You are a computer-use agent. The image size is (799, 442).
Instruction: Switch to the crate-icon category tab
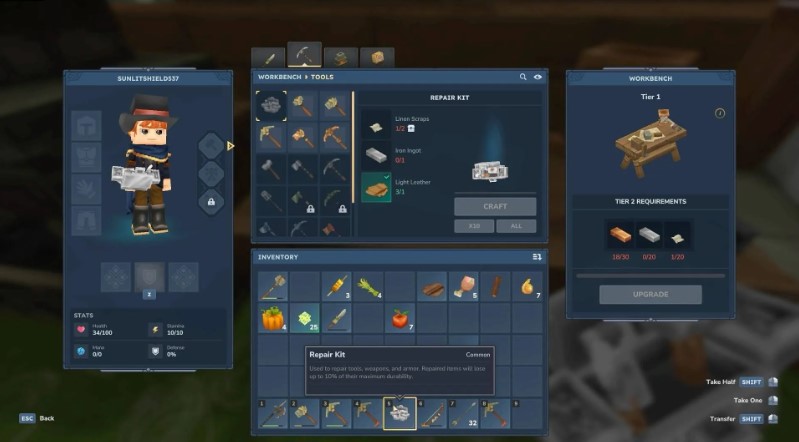377,58
